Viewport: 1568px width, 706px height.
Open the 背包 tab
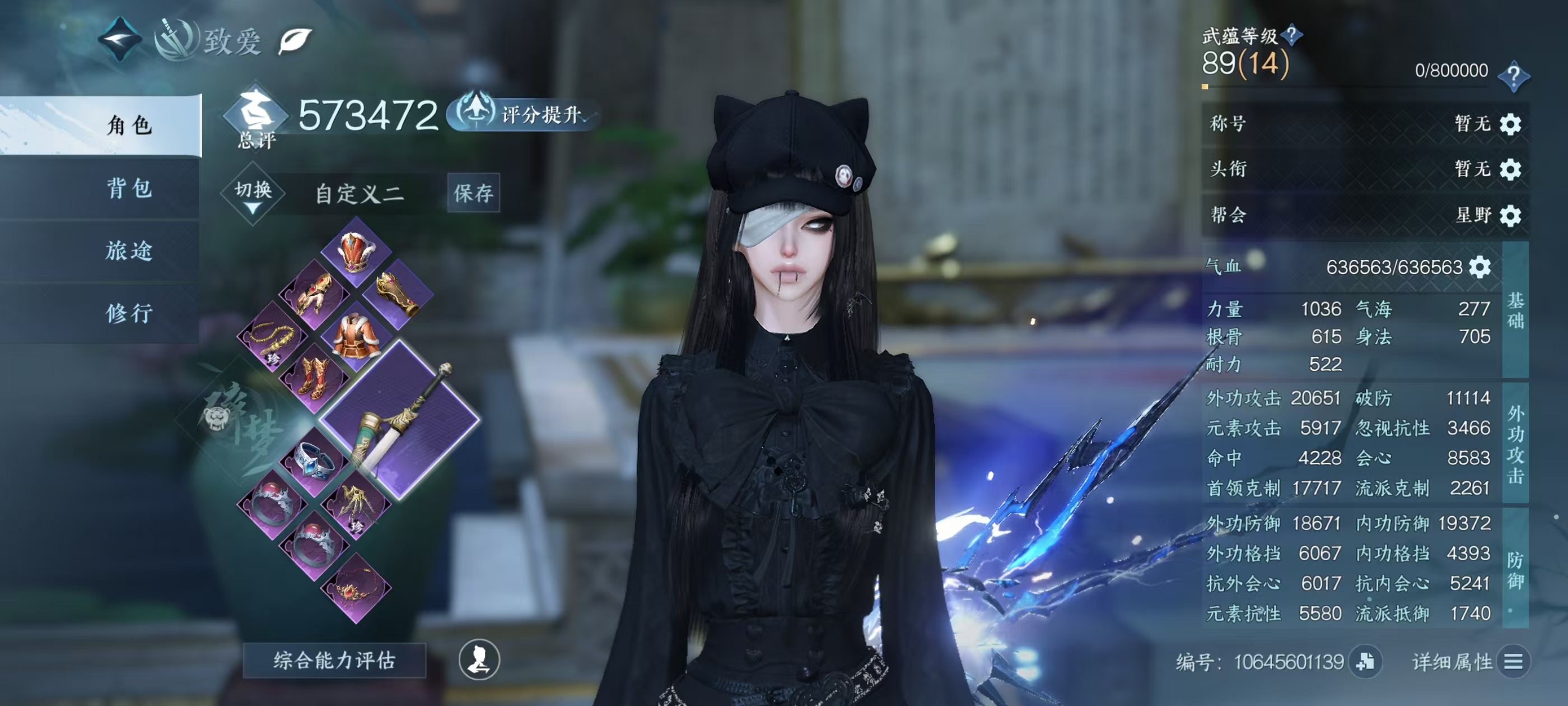pyautogui.click(x=128, y=188)
